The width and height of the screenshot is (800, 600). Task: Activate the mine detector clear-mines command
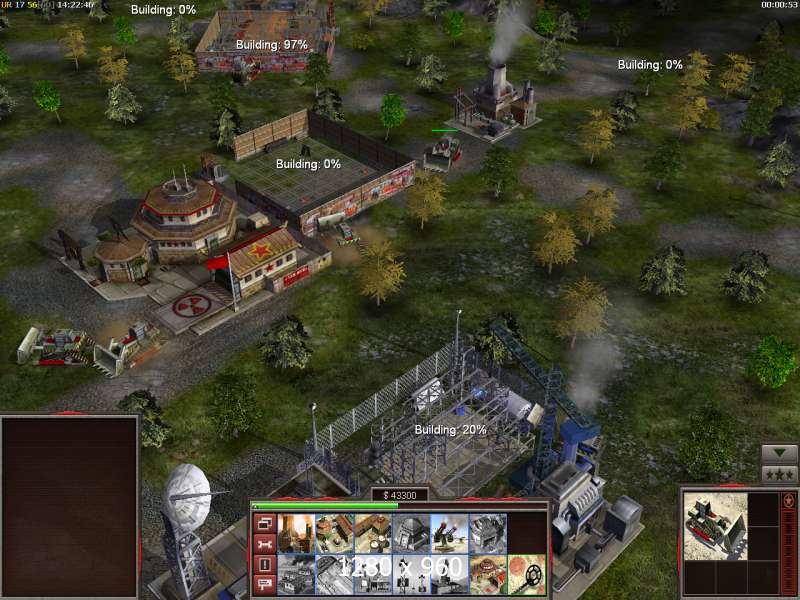click(526, 574)
